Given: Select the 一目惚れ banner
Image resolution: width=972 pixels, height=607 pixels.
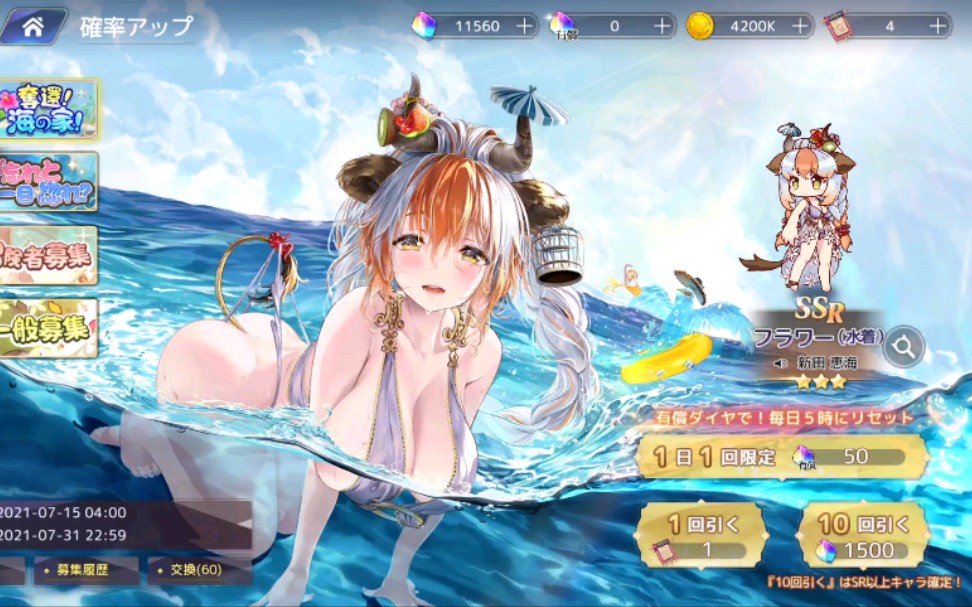Looking at the screenshot, I should point(48,182).
